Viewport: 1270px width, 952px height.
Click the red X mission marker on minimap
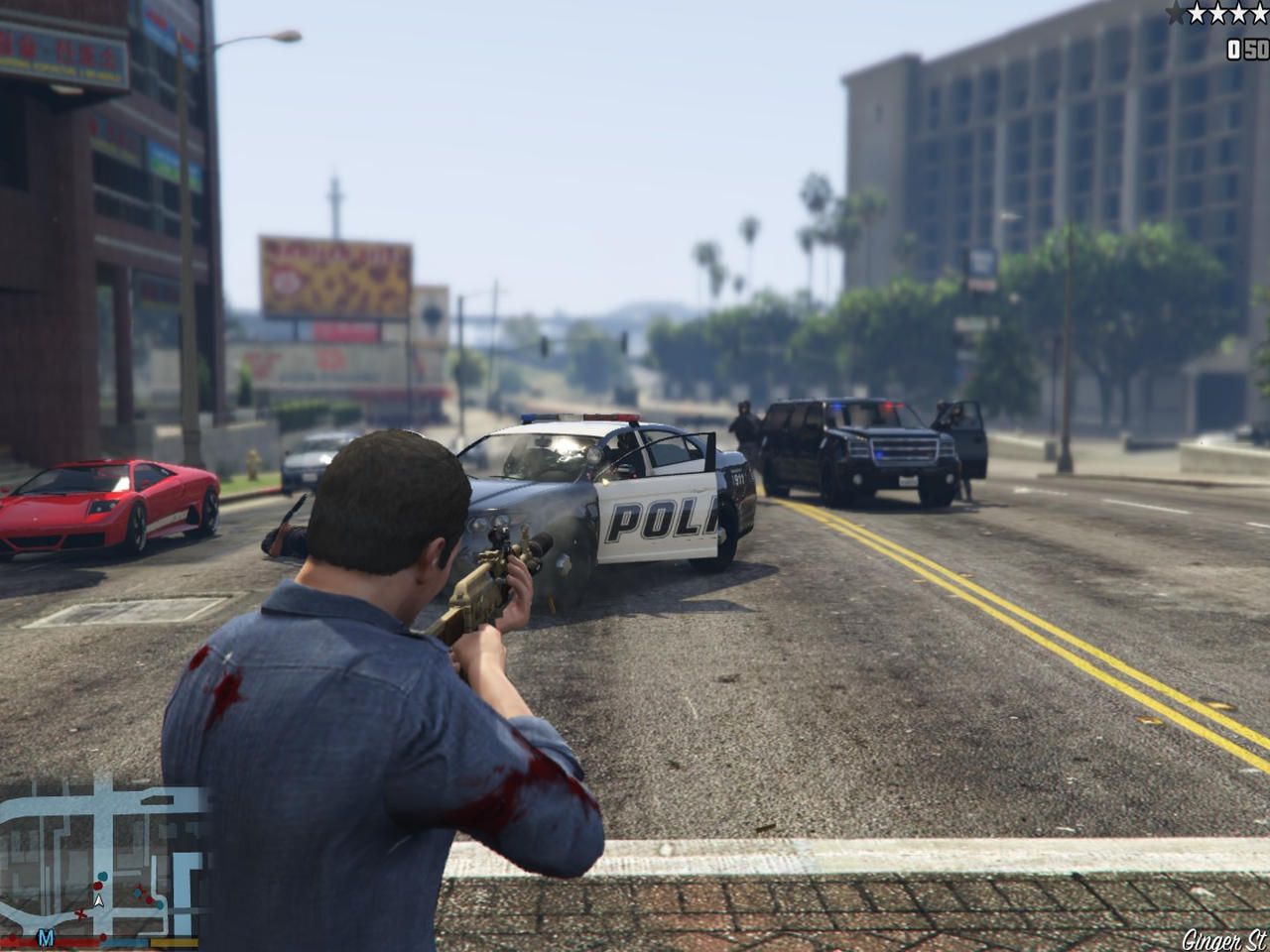(80, 914)
